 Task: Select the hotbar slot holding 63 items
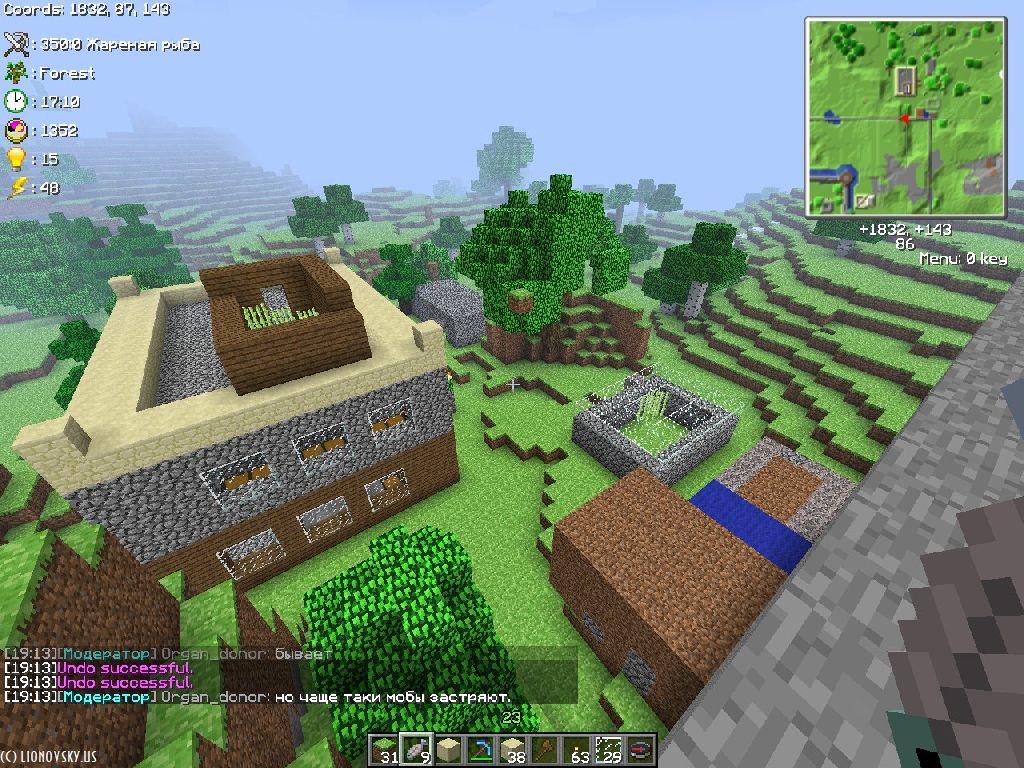pyautogui.click(x=577, y=749)
